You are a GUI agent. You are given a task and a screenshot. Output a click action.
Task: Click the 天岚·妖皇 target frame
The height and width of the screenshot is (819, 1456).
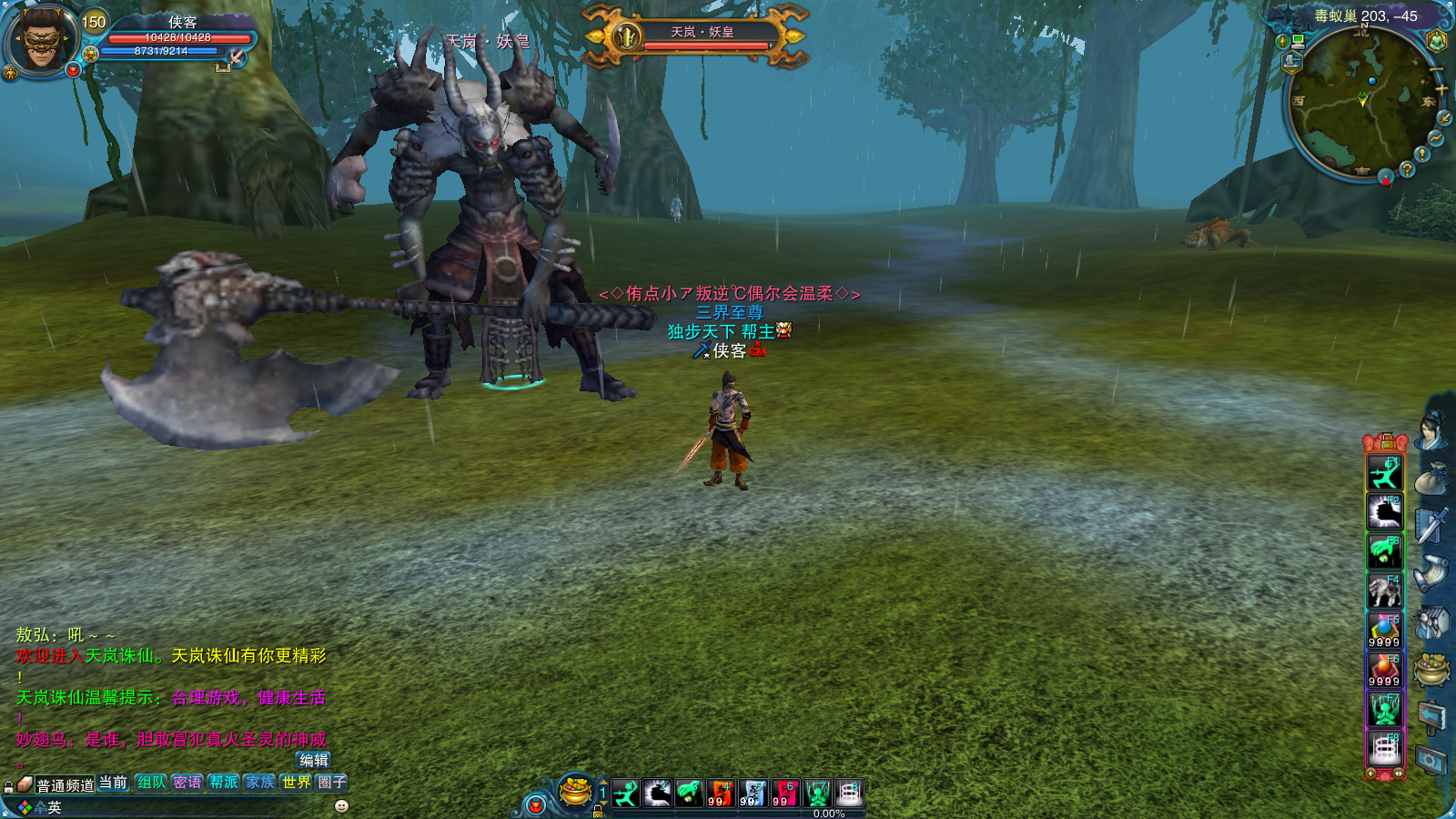pyautogui.click(x=696, y=36)
